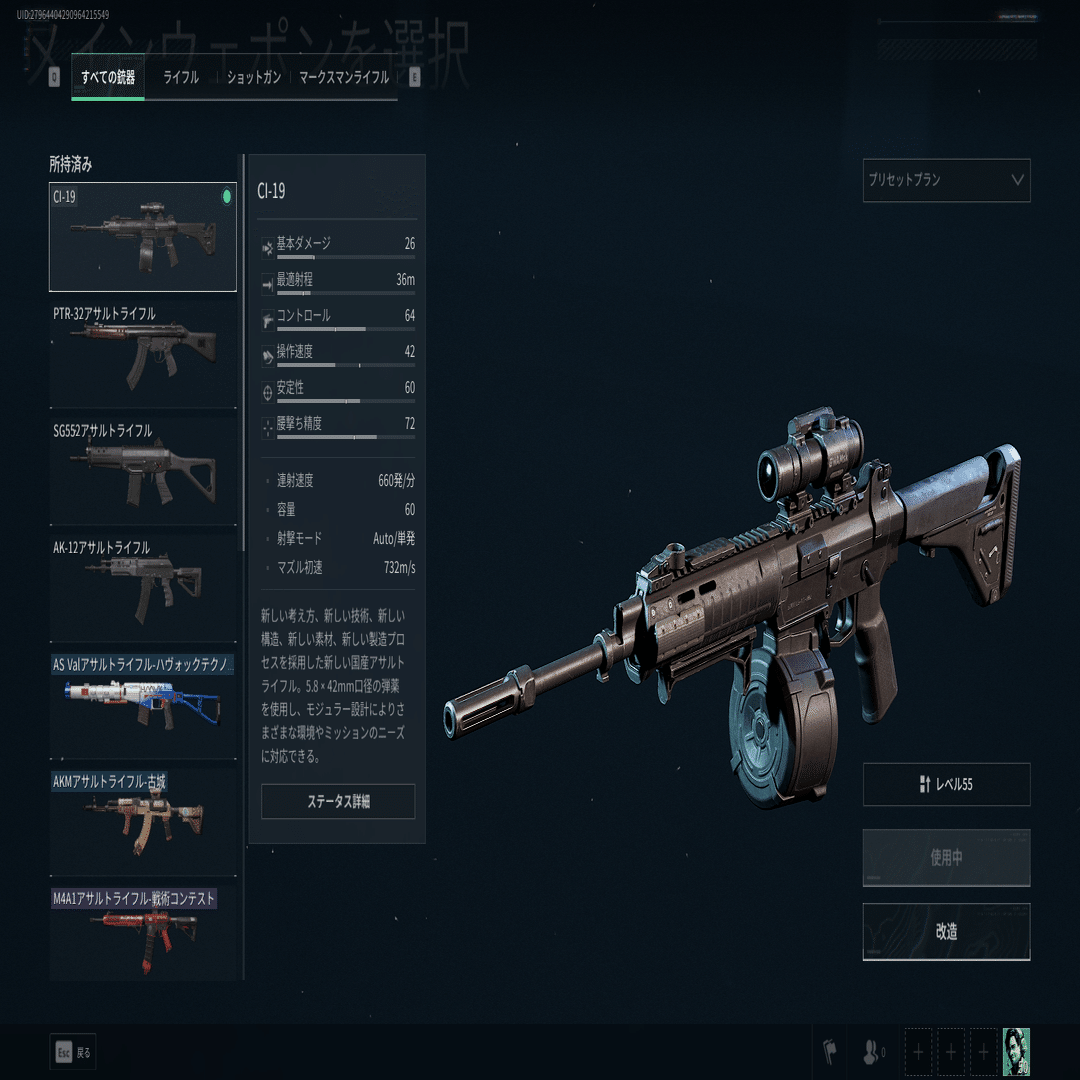This screenshot has height=1080, width=1080.
Task: Click the flag icon in bottom bar
Action: coord(829,1052)
